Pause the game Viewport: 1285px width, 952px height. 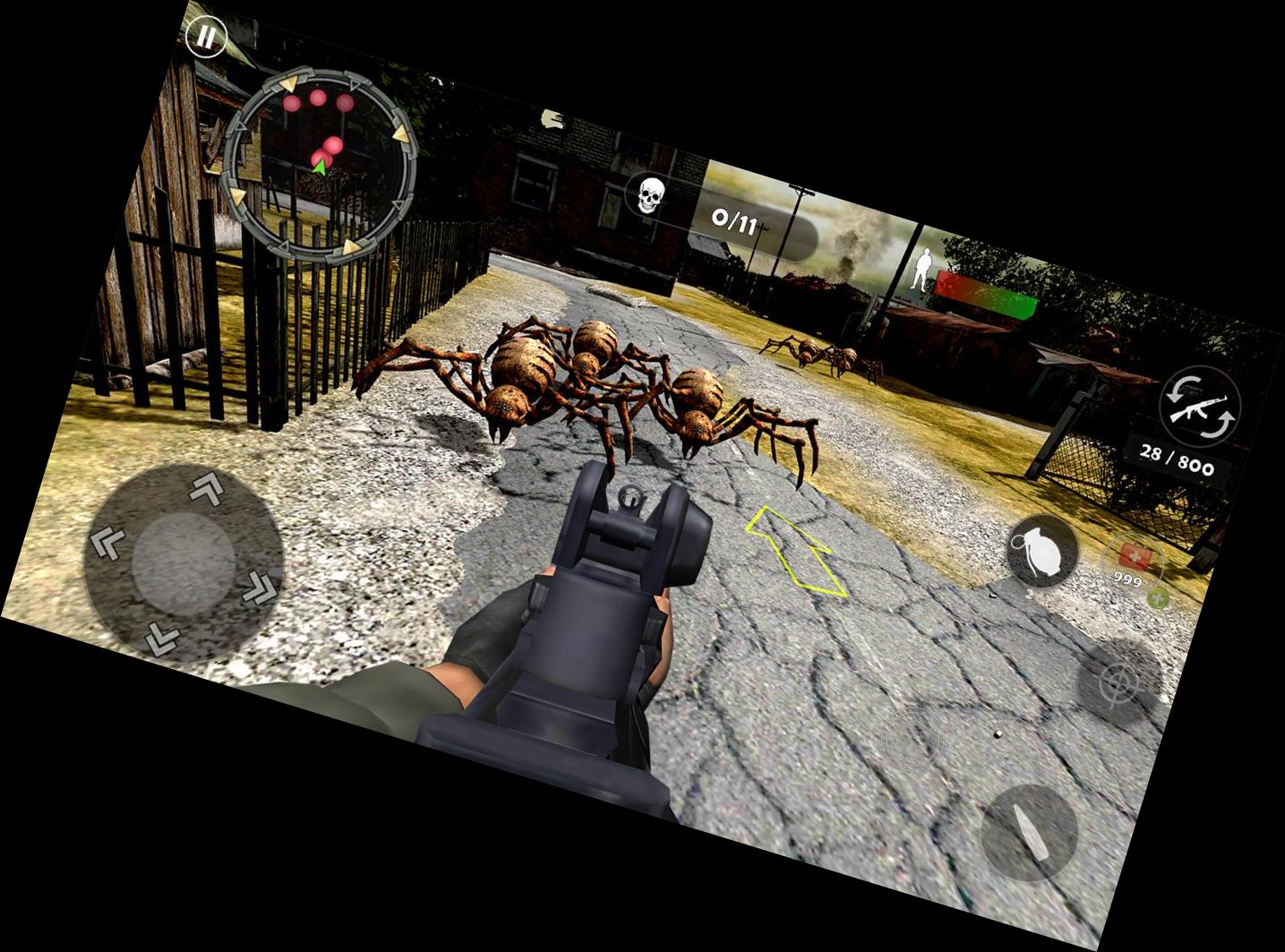[x=206, y=38]
